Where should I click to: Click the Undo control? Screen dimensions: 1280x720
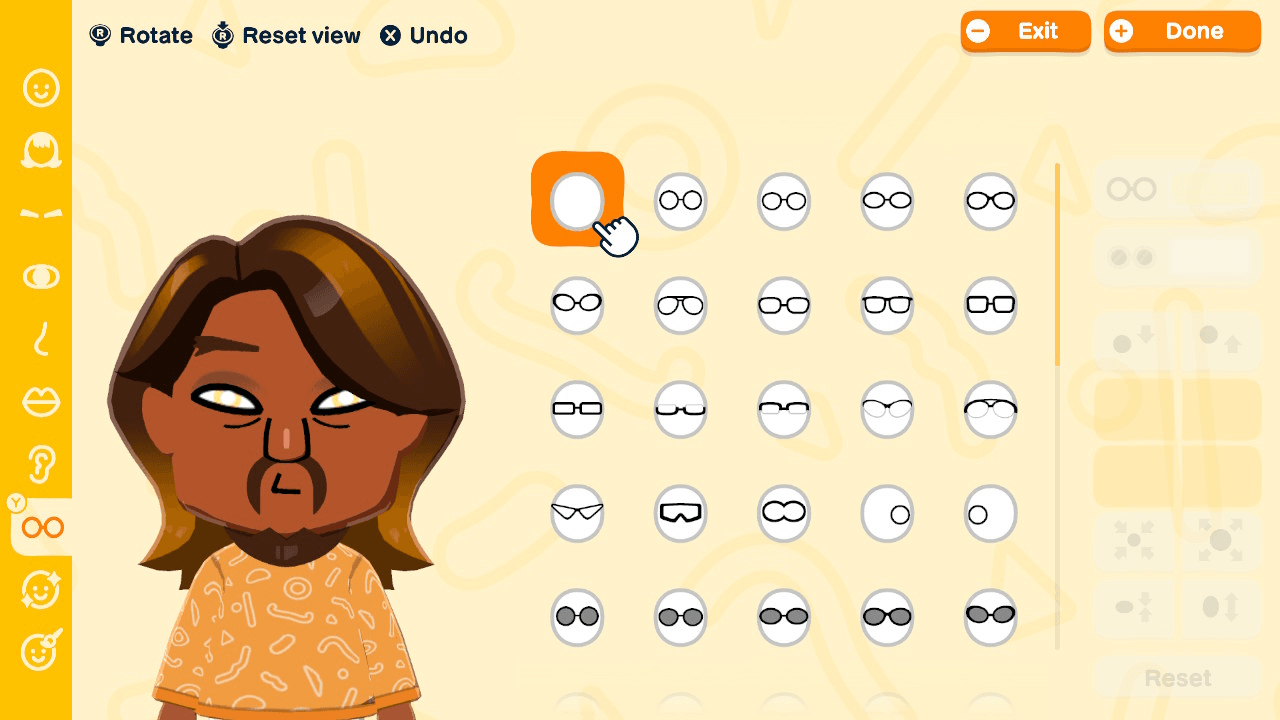click(x=423, y=35)
